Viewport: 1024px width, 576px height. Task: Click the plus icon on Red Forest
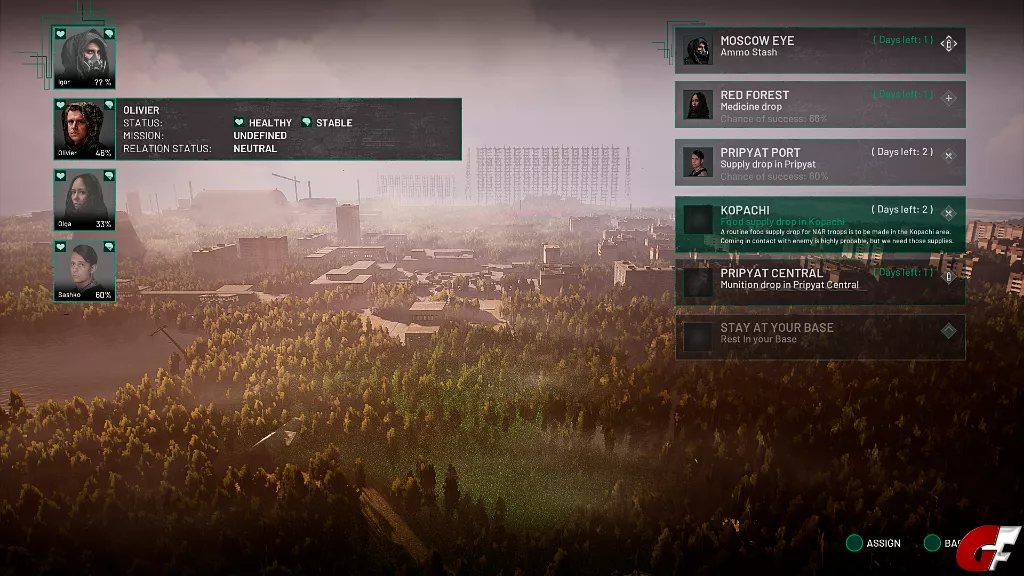tap(949, 98)
